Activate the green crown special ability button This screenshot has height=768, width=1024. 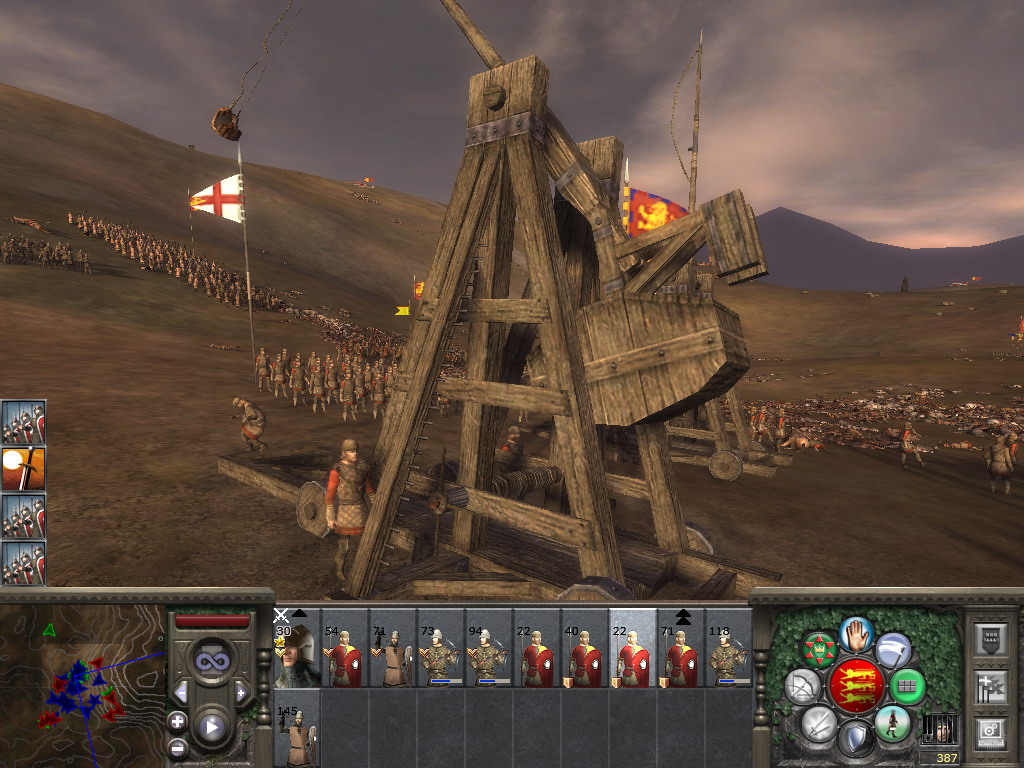point(818,650)
